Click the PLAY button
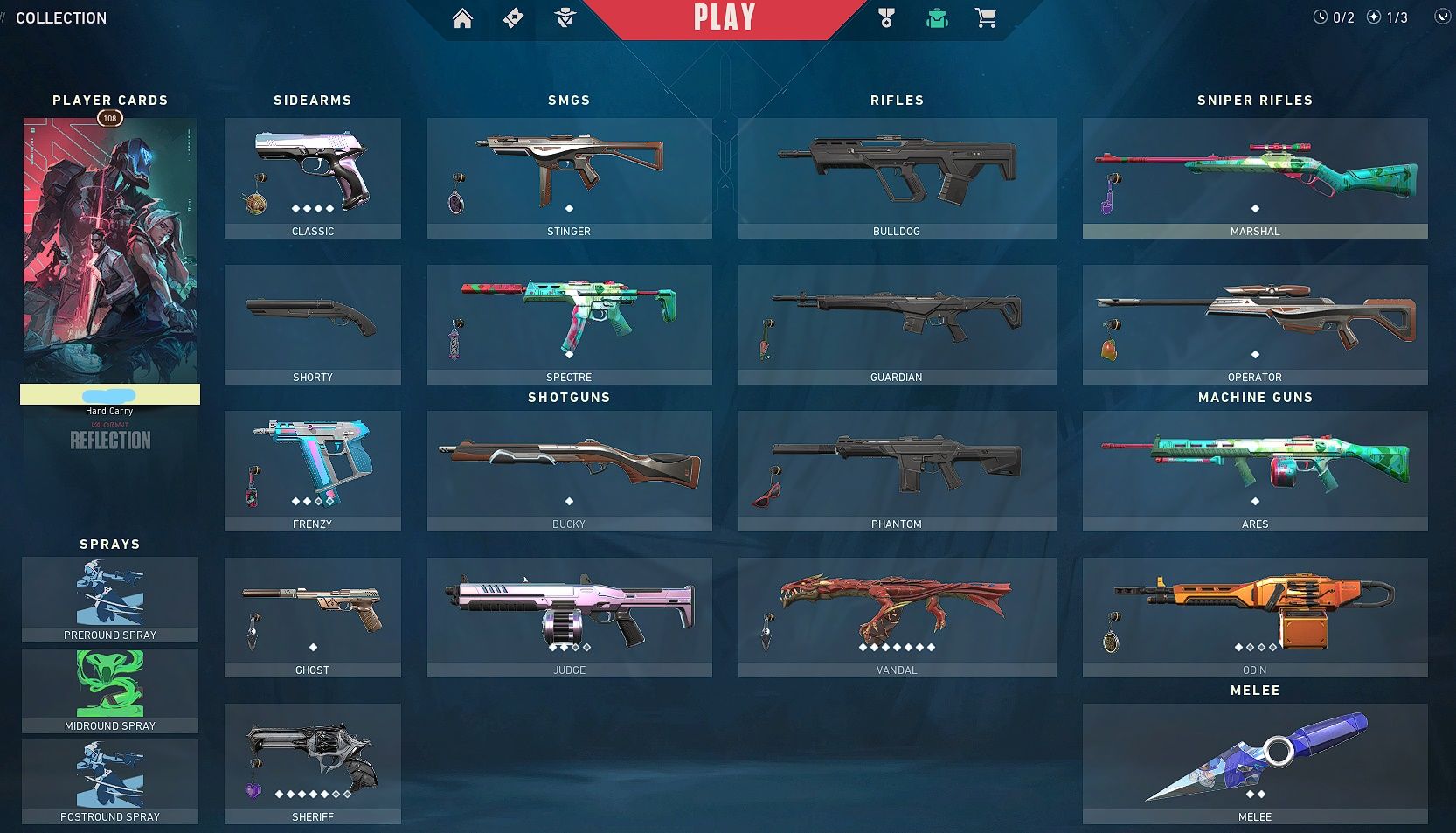Screen dimensions: 1456x833 click(724, 18)
